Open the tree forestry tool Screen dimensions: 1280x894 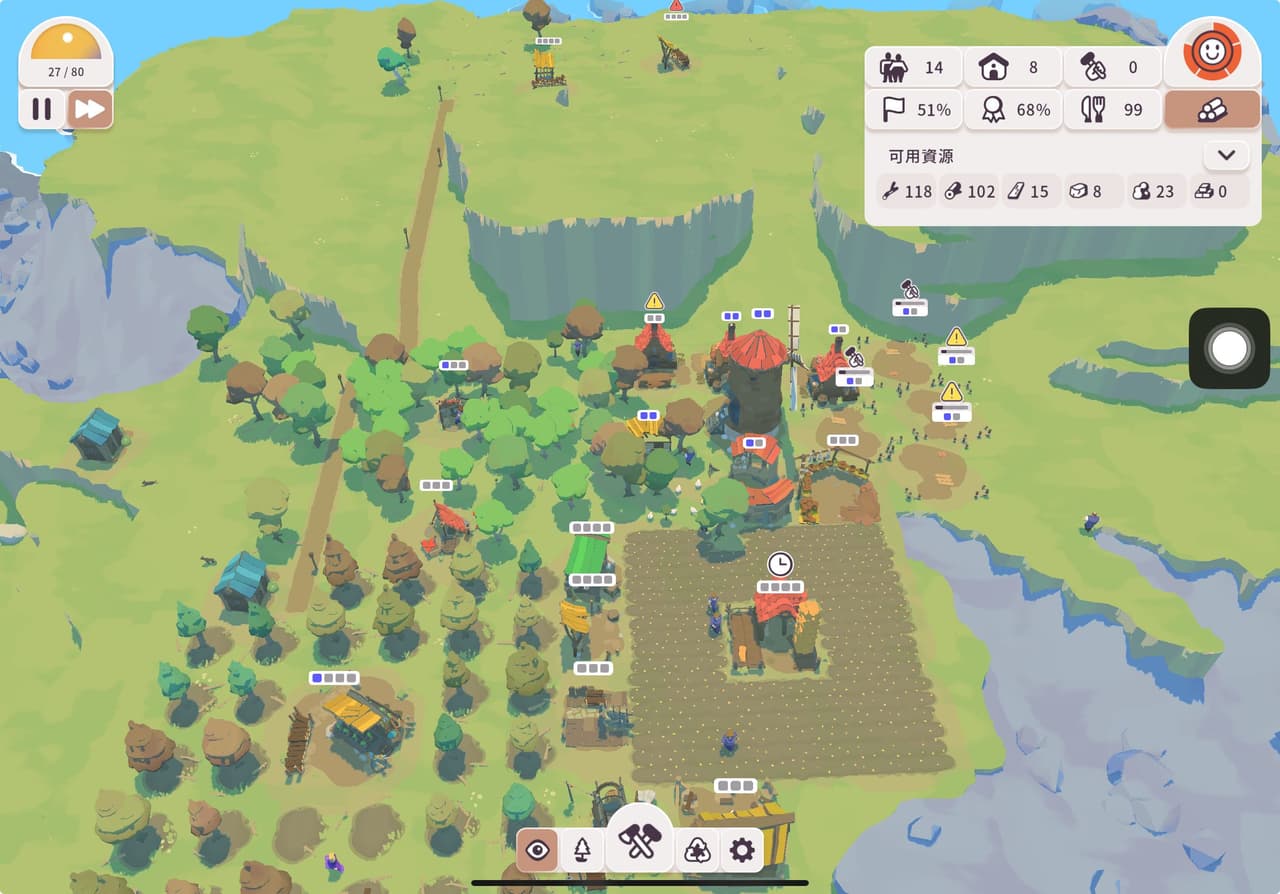click(x=582, y=851)
